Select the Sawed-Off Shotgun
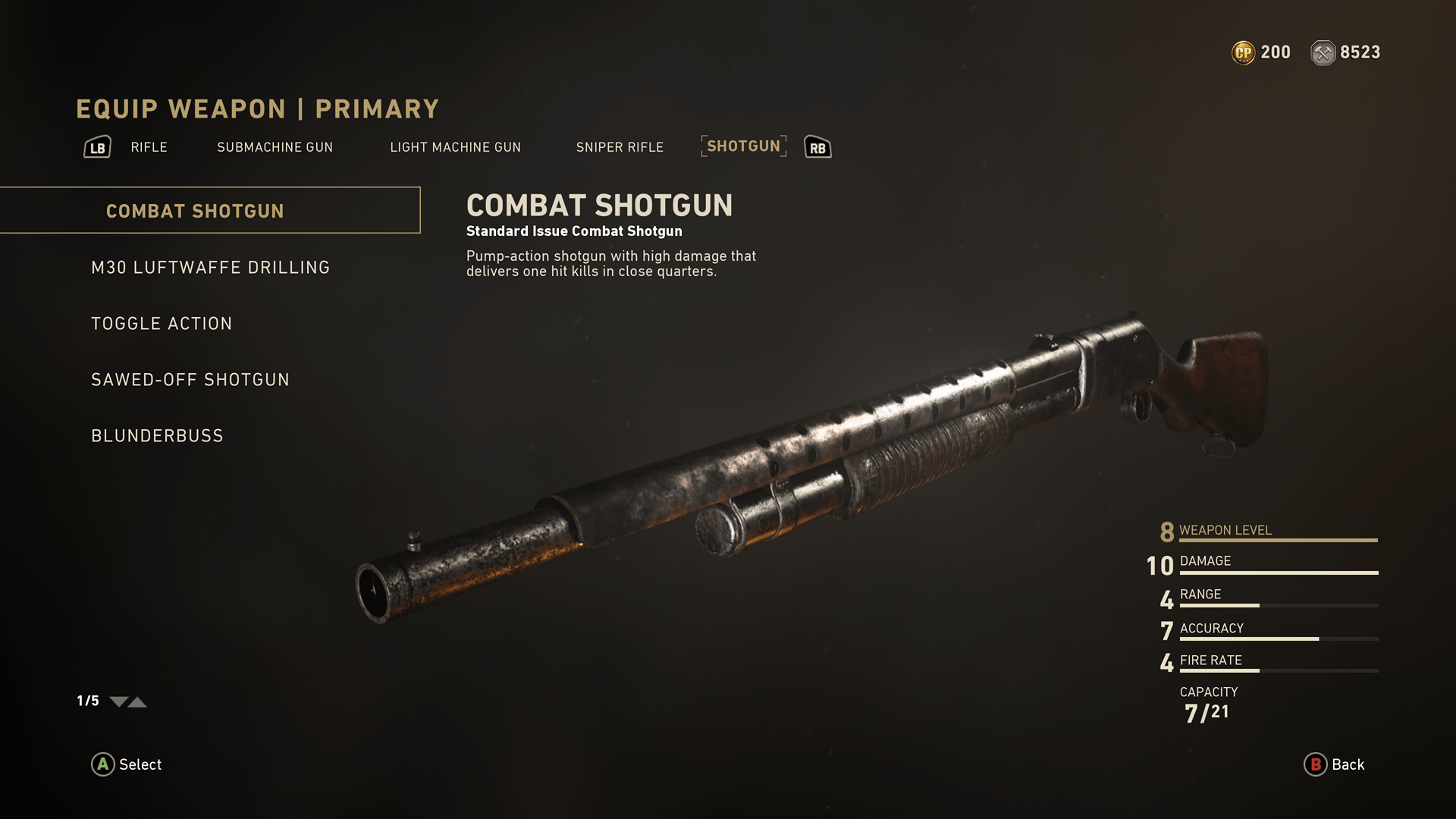This screenshot has width=1456, height=819. click(x=190, y=380)
